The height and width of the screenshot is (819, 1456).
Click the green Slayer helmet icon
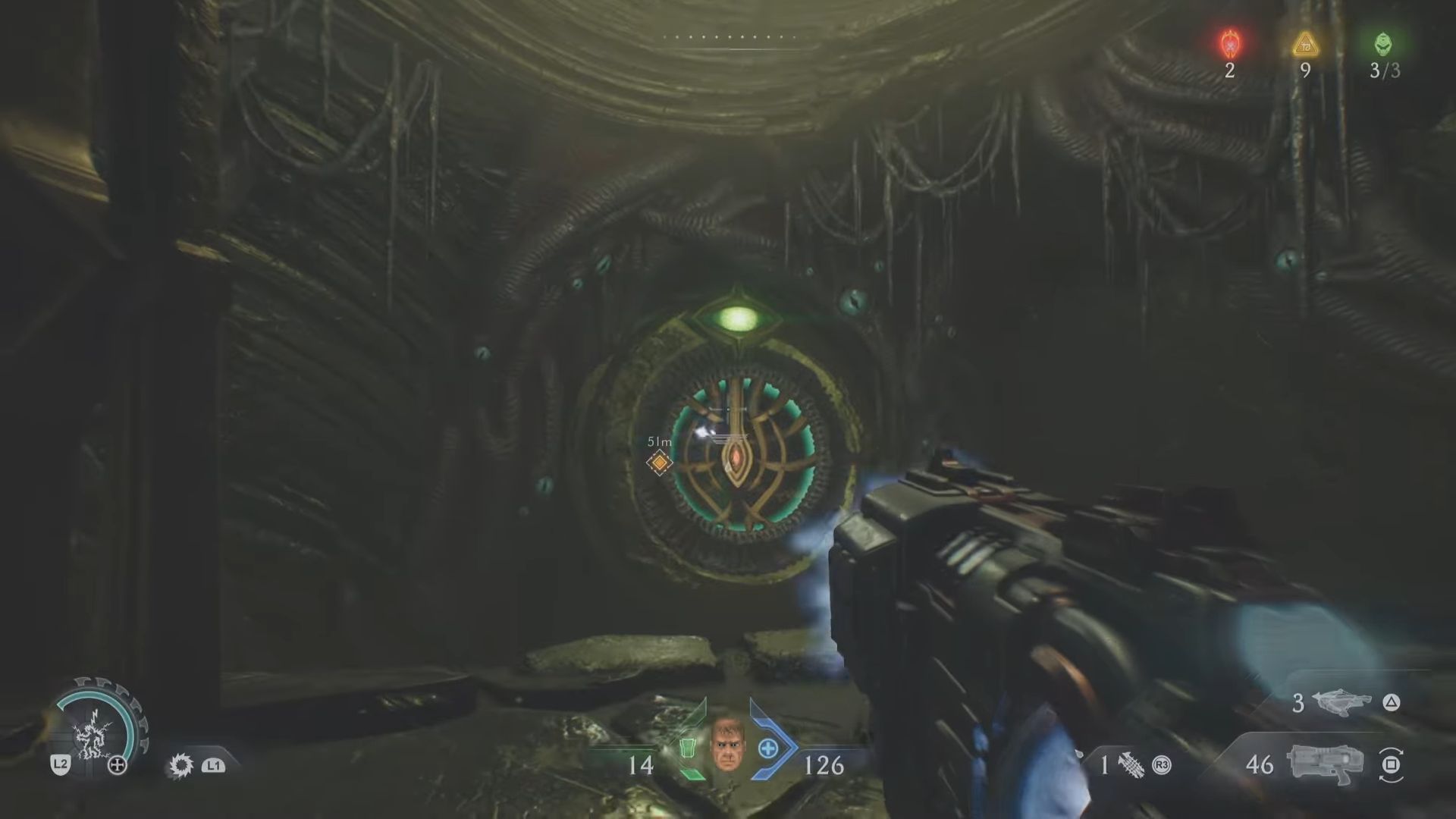point(1383,44)
